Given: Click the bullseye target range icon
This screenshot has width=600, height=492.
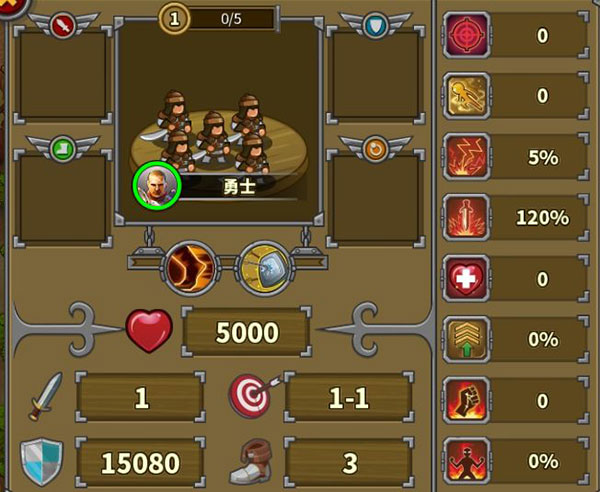Looking at the screenshot, I should (x=250, y=397).
